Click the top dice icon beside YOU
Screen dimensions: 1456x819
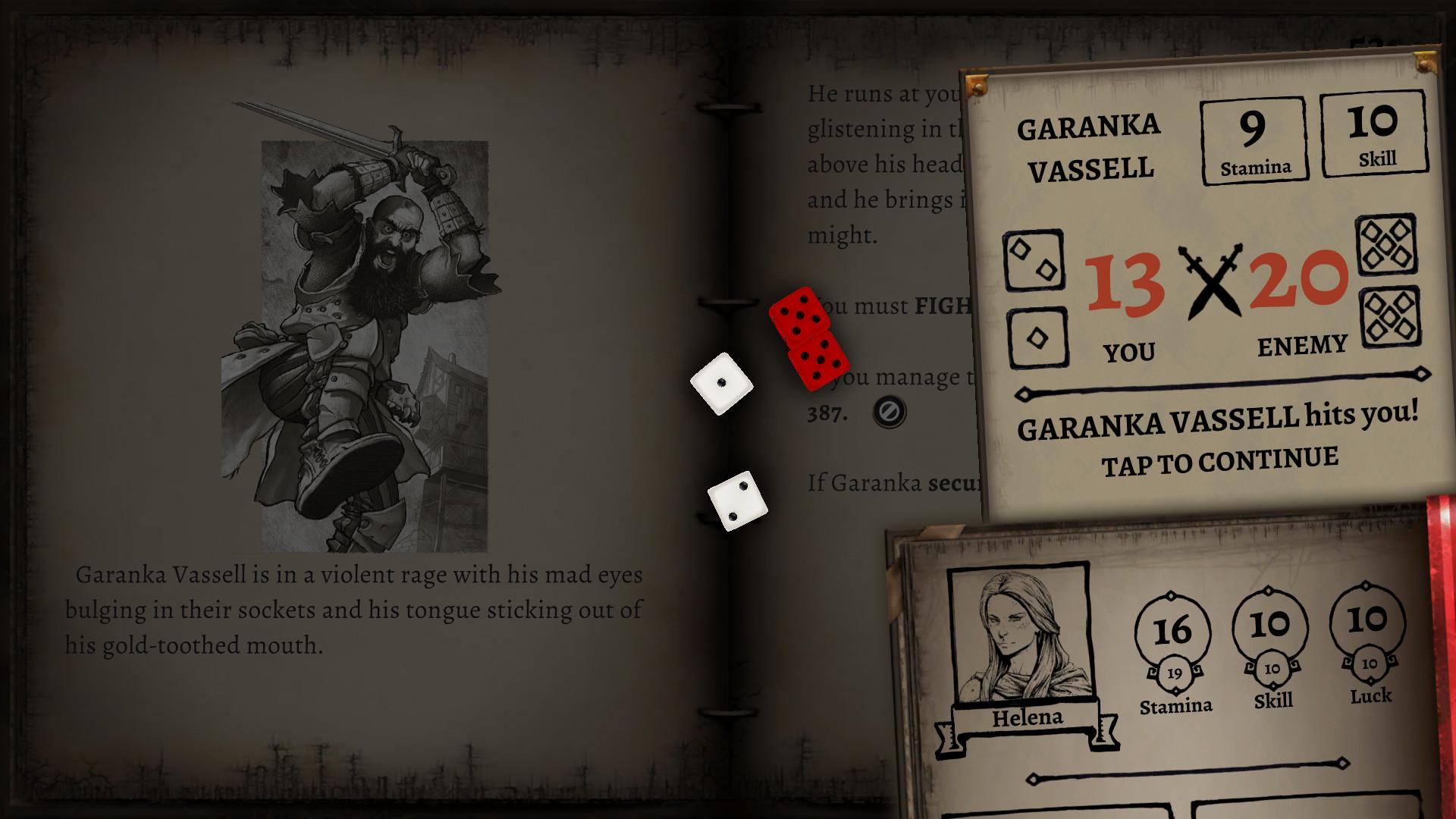pyautogui.click(x=1034, y=259)
